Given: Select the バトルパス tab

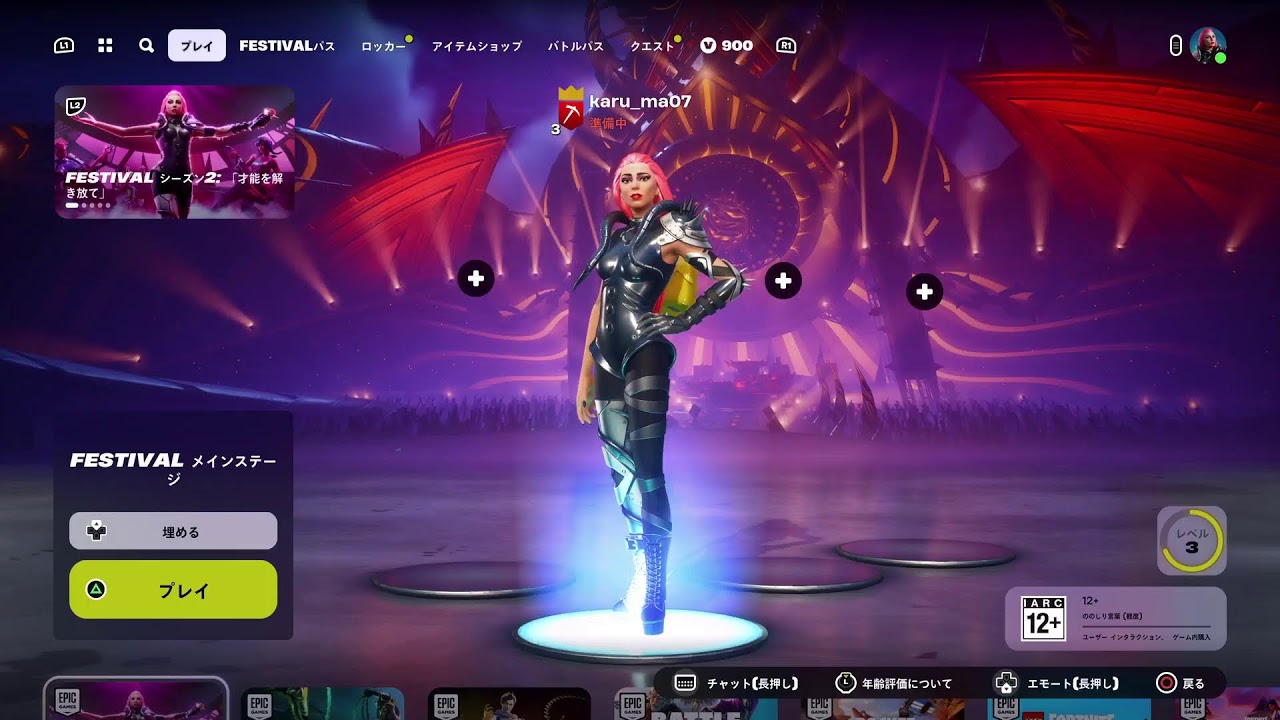Looking at the screenshot, I should [x=576, y=46].
